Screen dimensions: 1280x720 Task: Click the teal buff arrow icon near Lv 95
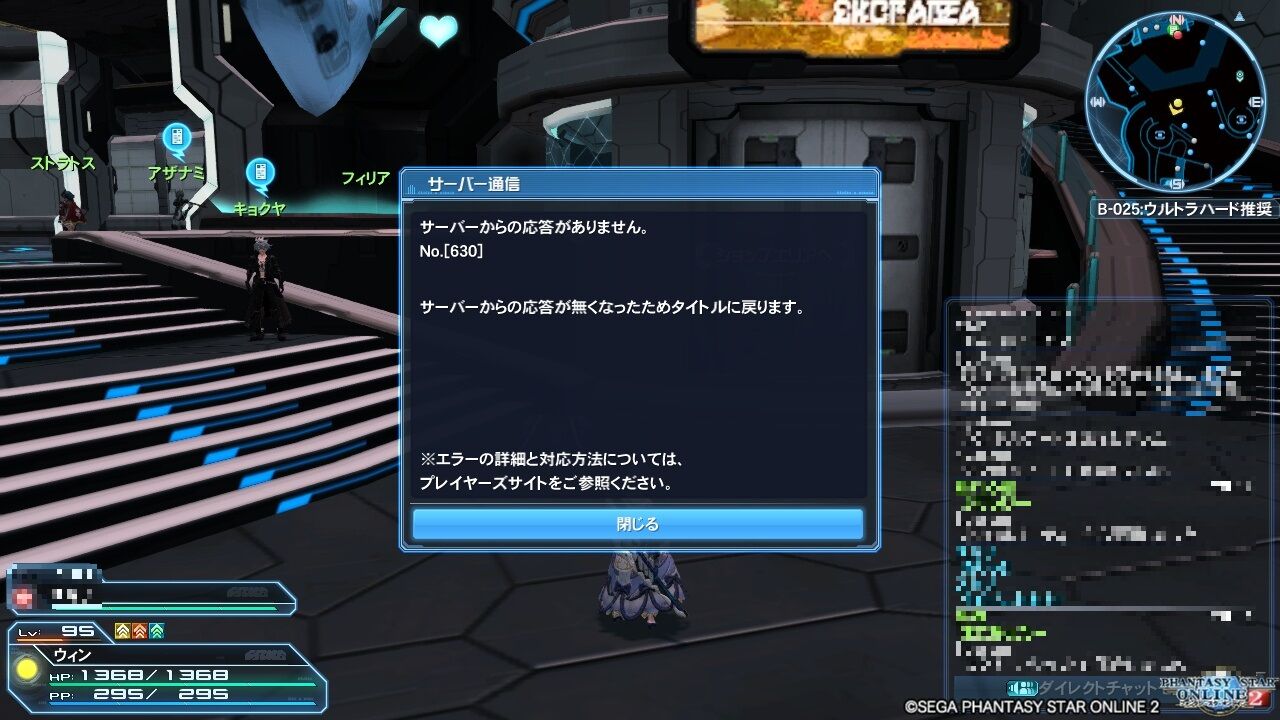[154, 630]
